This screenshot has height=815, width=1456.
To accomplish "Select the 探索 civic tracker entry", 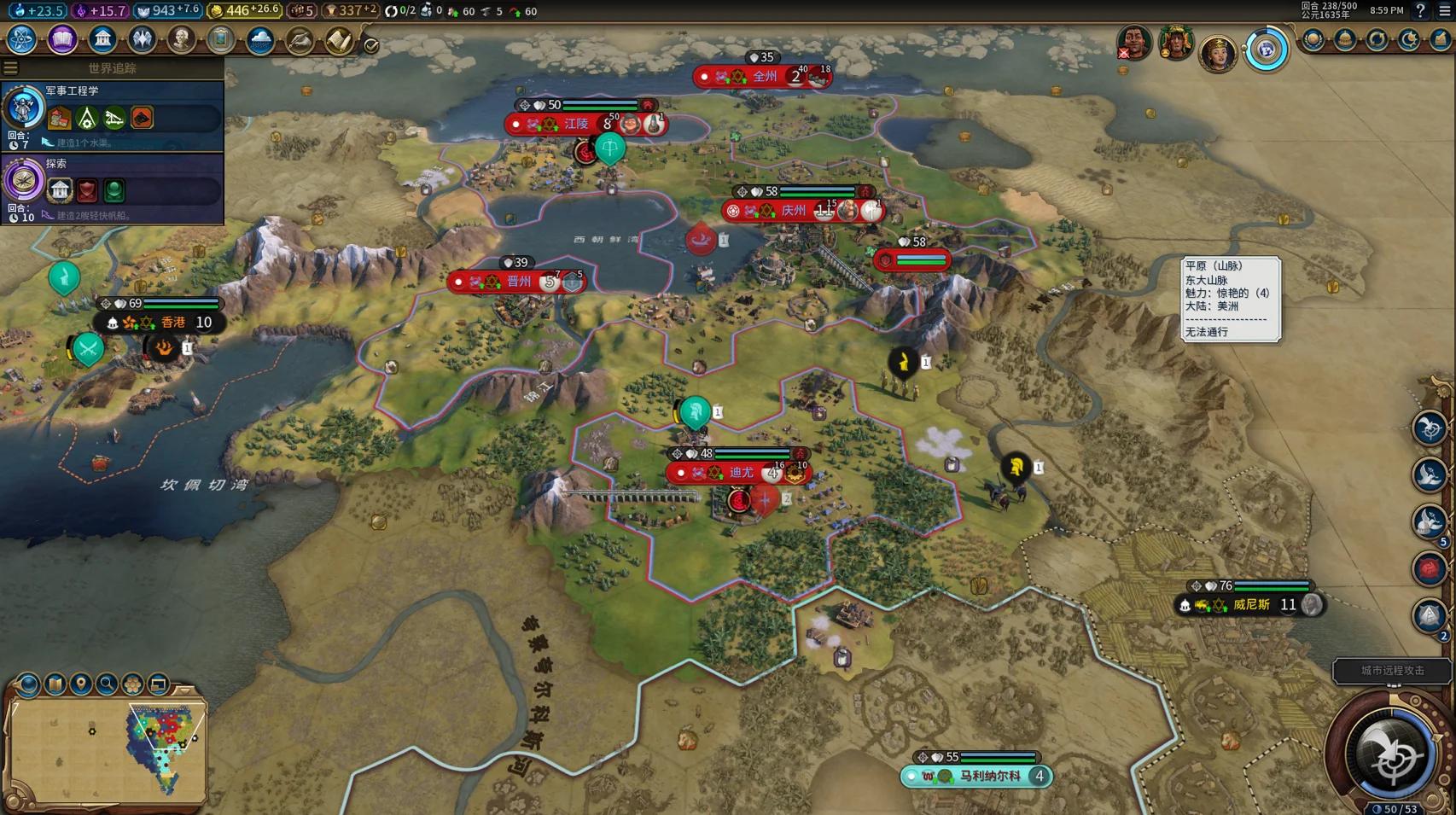I will click(x=113, y=188).
